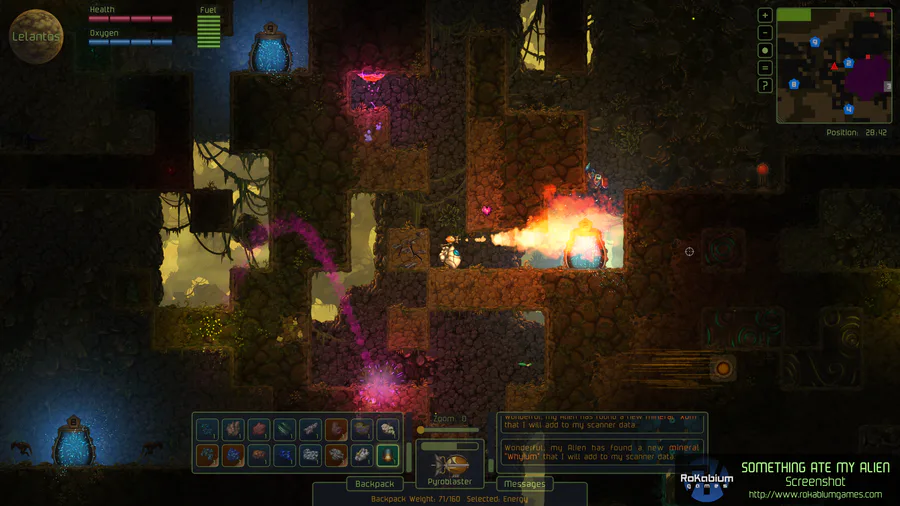Click the Lelantos planet icon
The height and width of the screenshot is (506, 900).
pos(36,37)
